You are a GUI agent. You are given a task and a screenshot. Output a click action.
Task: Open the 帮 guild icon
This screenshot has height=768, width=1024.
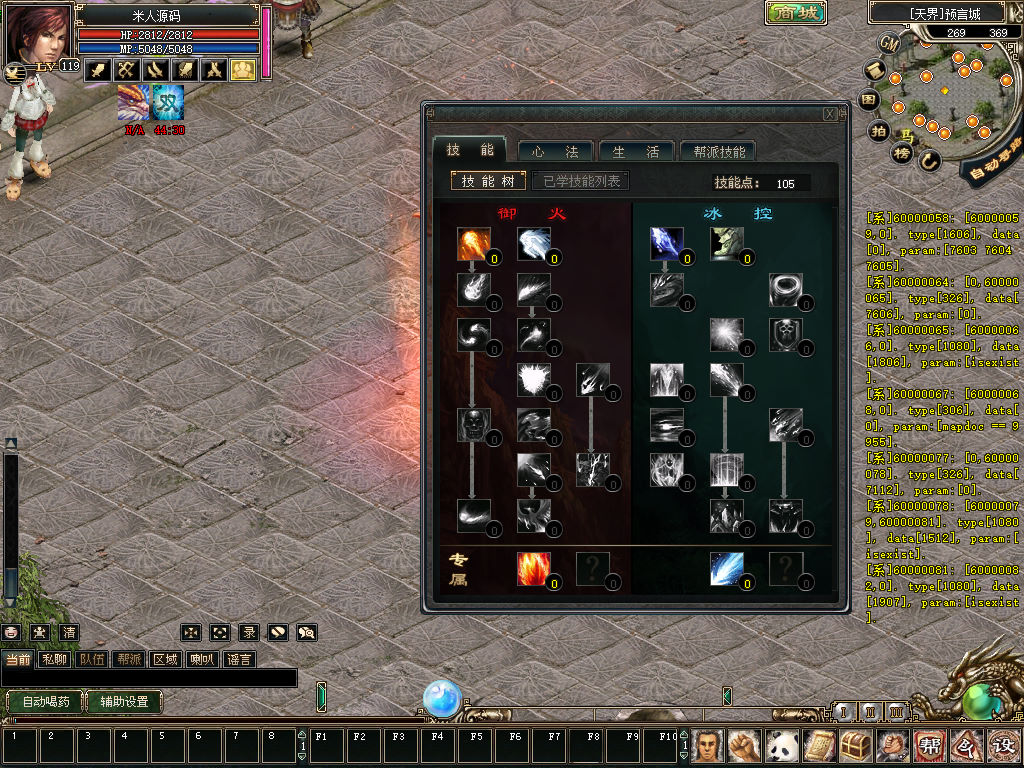pos(929,745)
